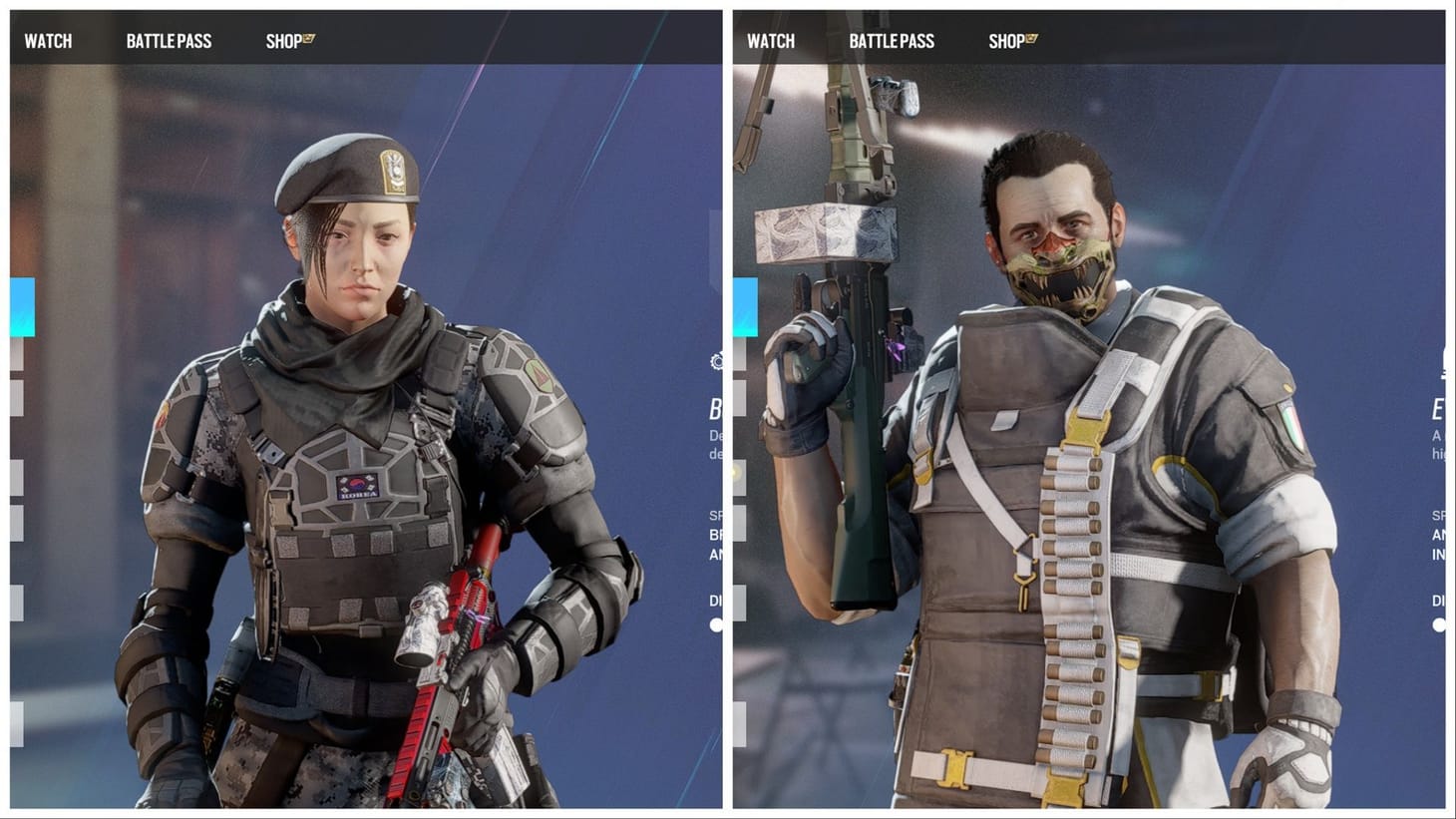This screenshot has height=819, width=1456.
Task: Switch to the BATTLE PASS tab
Action: (x=169, y=40)
